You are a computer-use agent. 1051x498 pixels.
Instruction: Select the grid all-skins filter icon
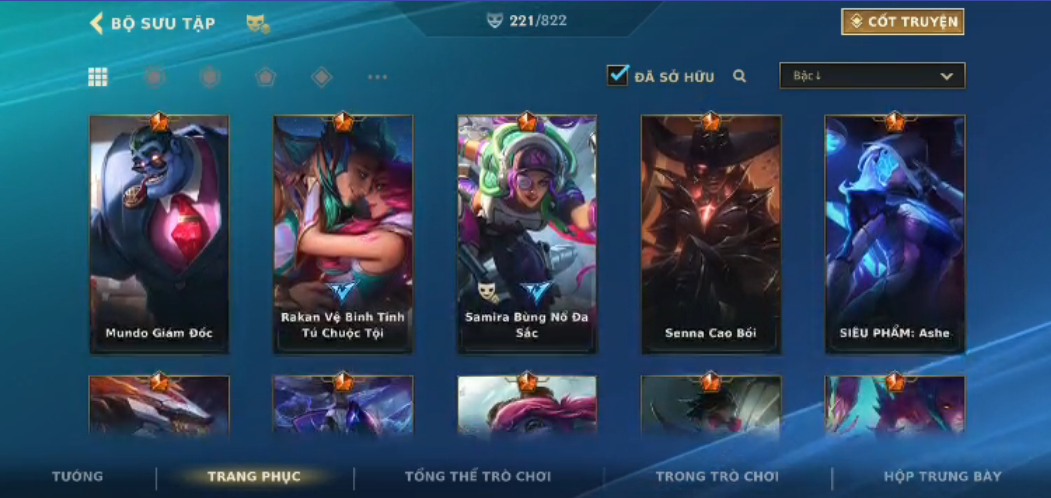pyautogui.click(x=98, y=77)
